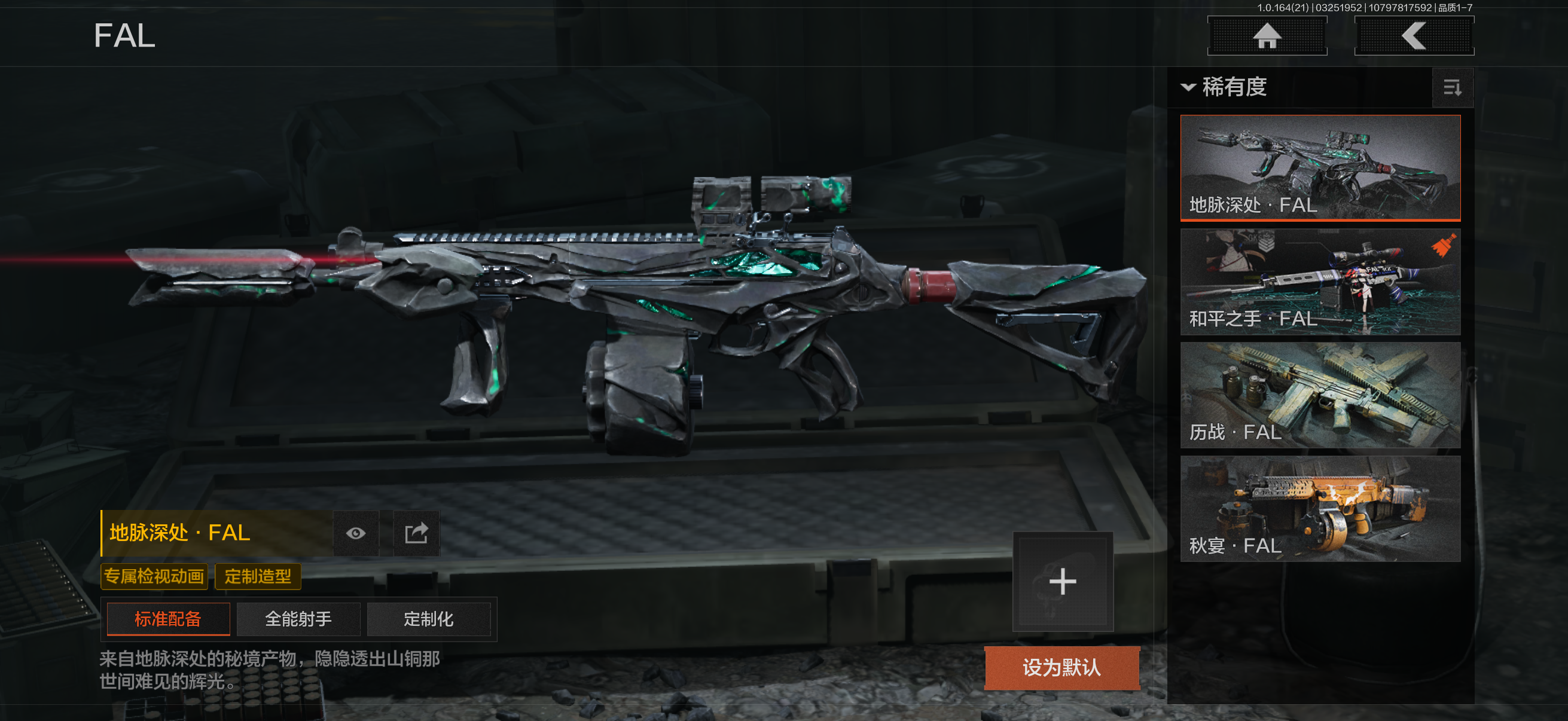The width and height of the screenshot is (1568, 721).
Task: Return to the home screen
Action: coord(1267,36)
